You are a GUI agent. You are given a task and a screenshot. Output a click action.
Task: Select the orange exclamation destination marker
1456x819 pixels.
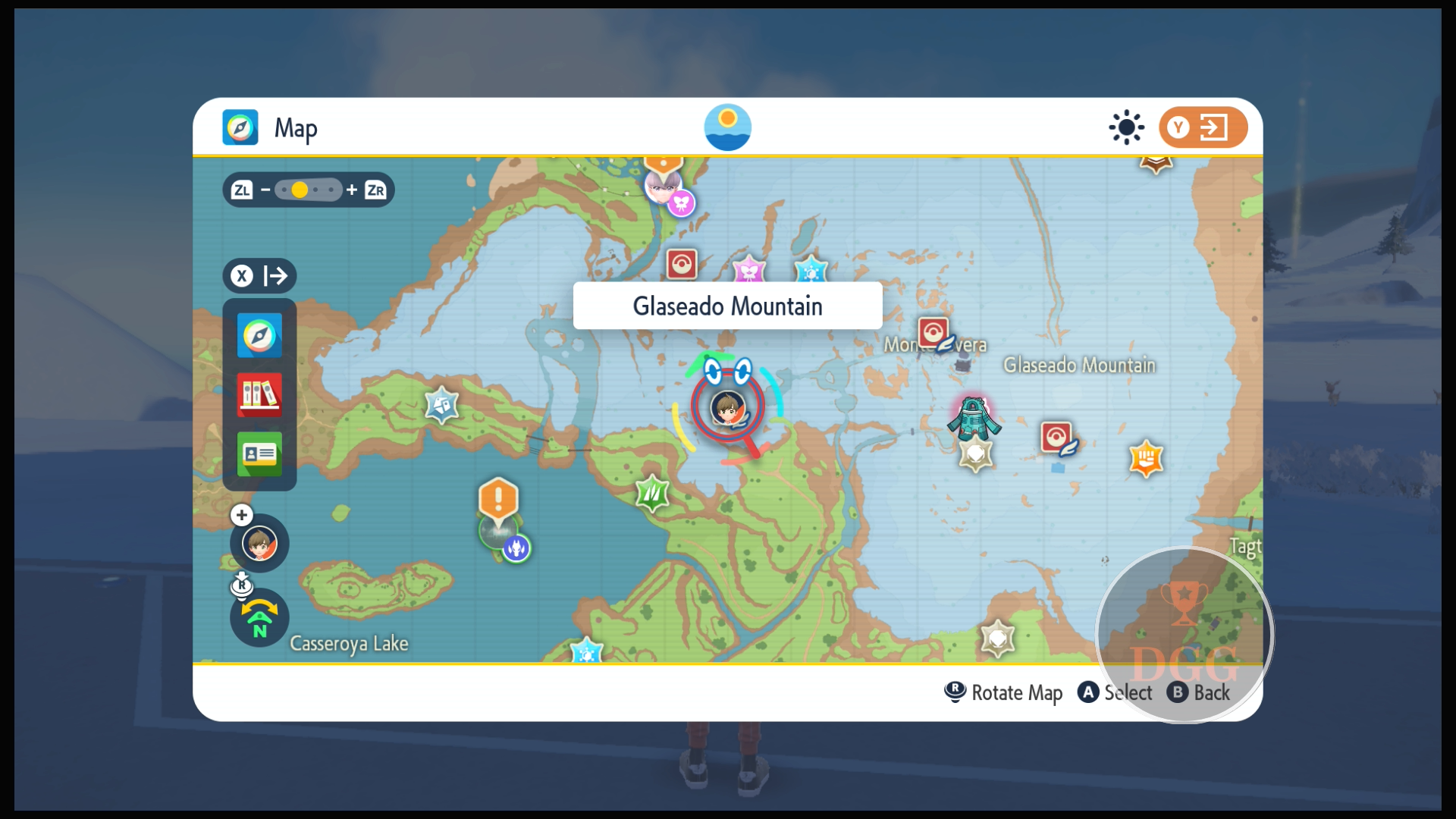point(498,499)
